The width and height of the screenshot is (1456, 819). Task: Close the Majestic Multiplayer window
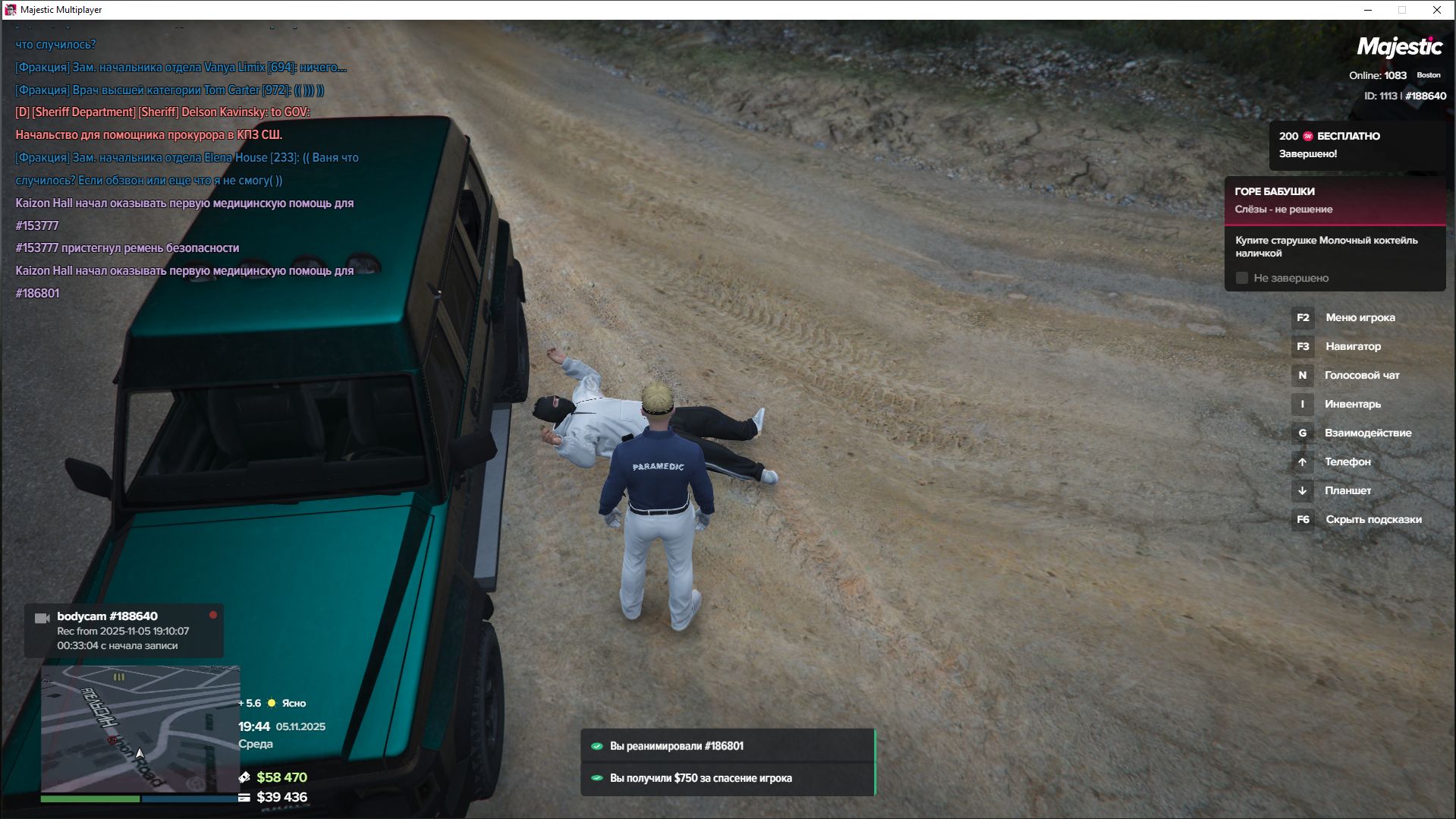pos(1436,10)
